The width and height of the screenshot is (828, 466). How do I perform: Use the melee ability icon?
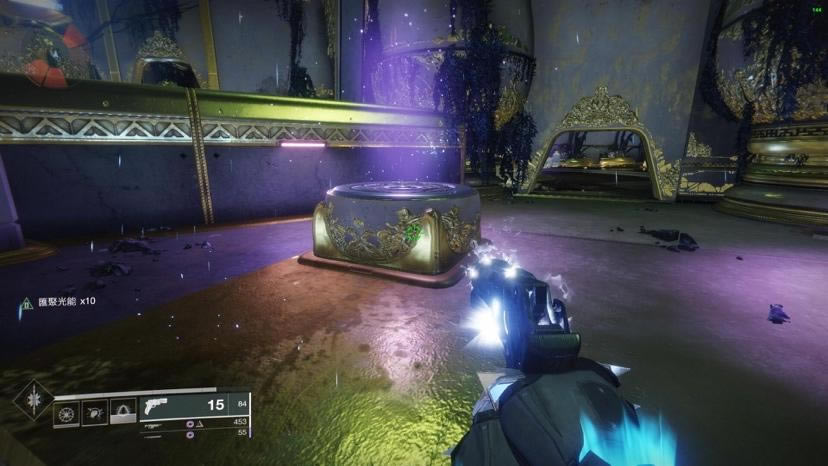click(95, 412)
